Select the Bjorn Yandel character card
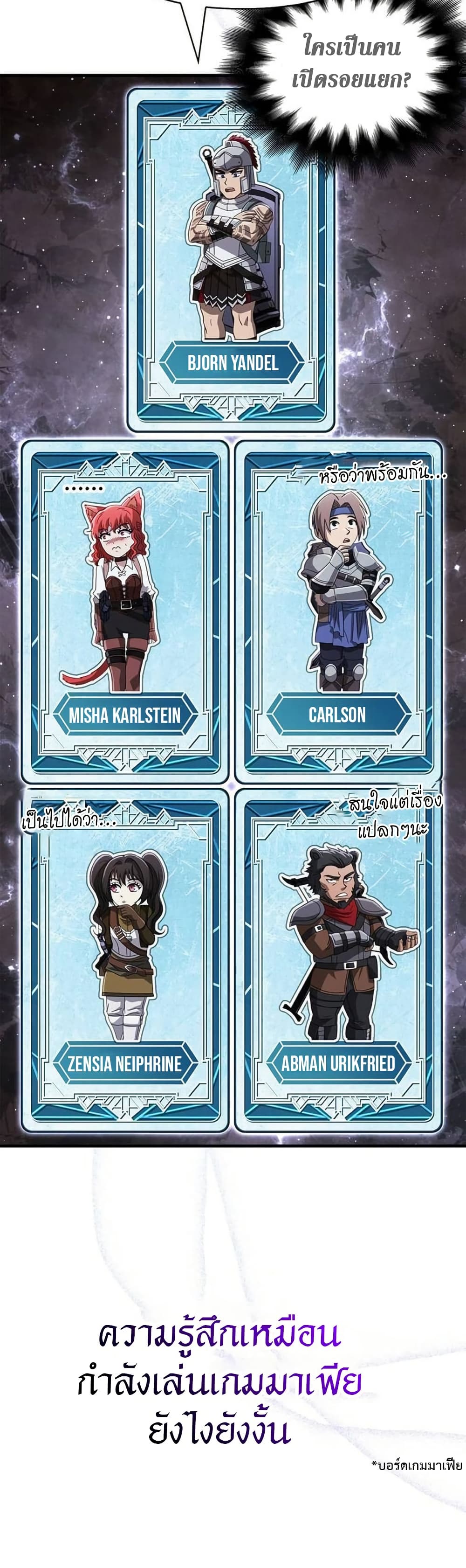466x1568 pixels. [231, 260]
